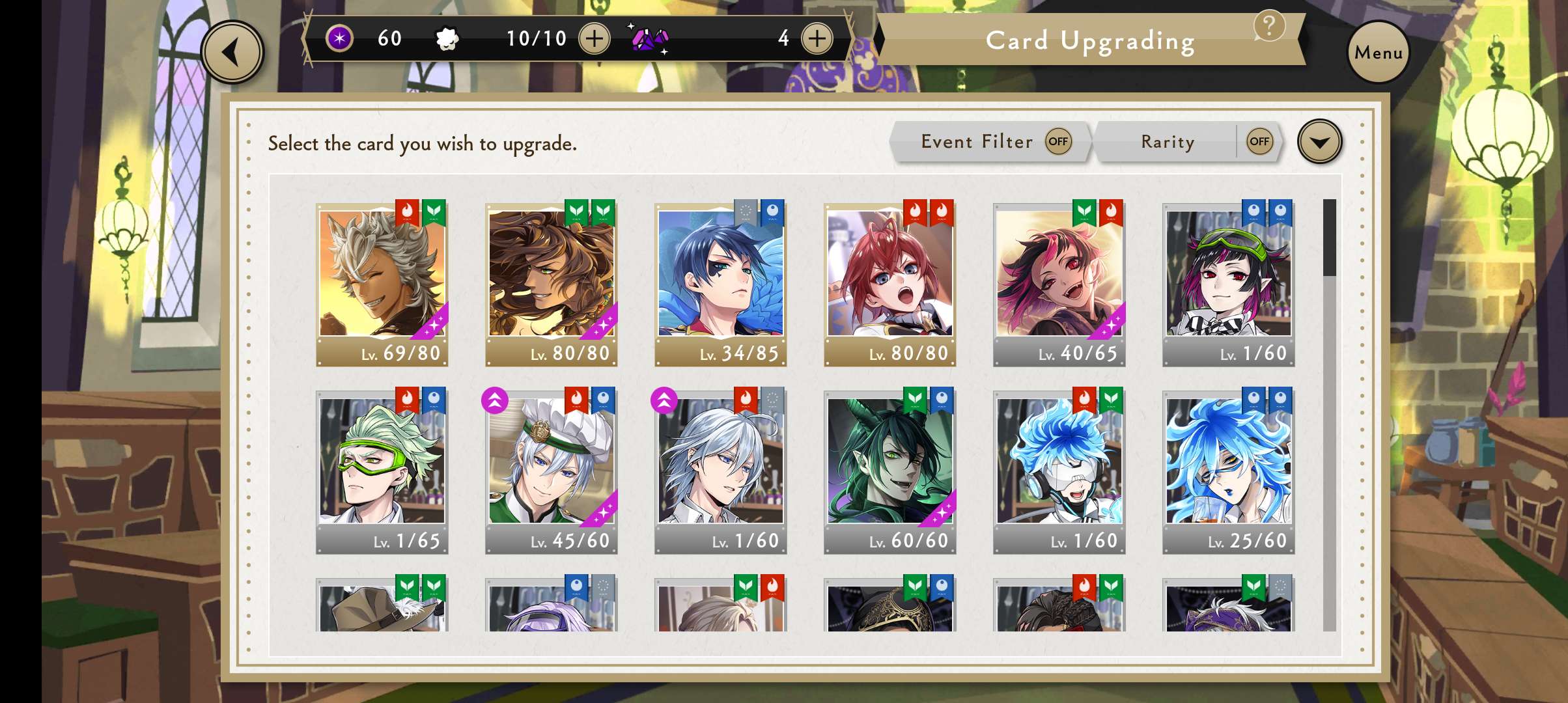The height and width of the screenshot is (703, 1568).
Task: Add gems with the plus beside 4
Action: [x=817, y=38]
